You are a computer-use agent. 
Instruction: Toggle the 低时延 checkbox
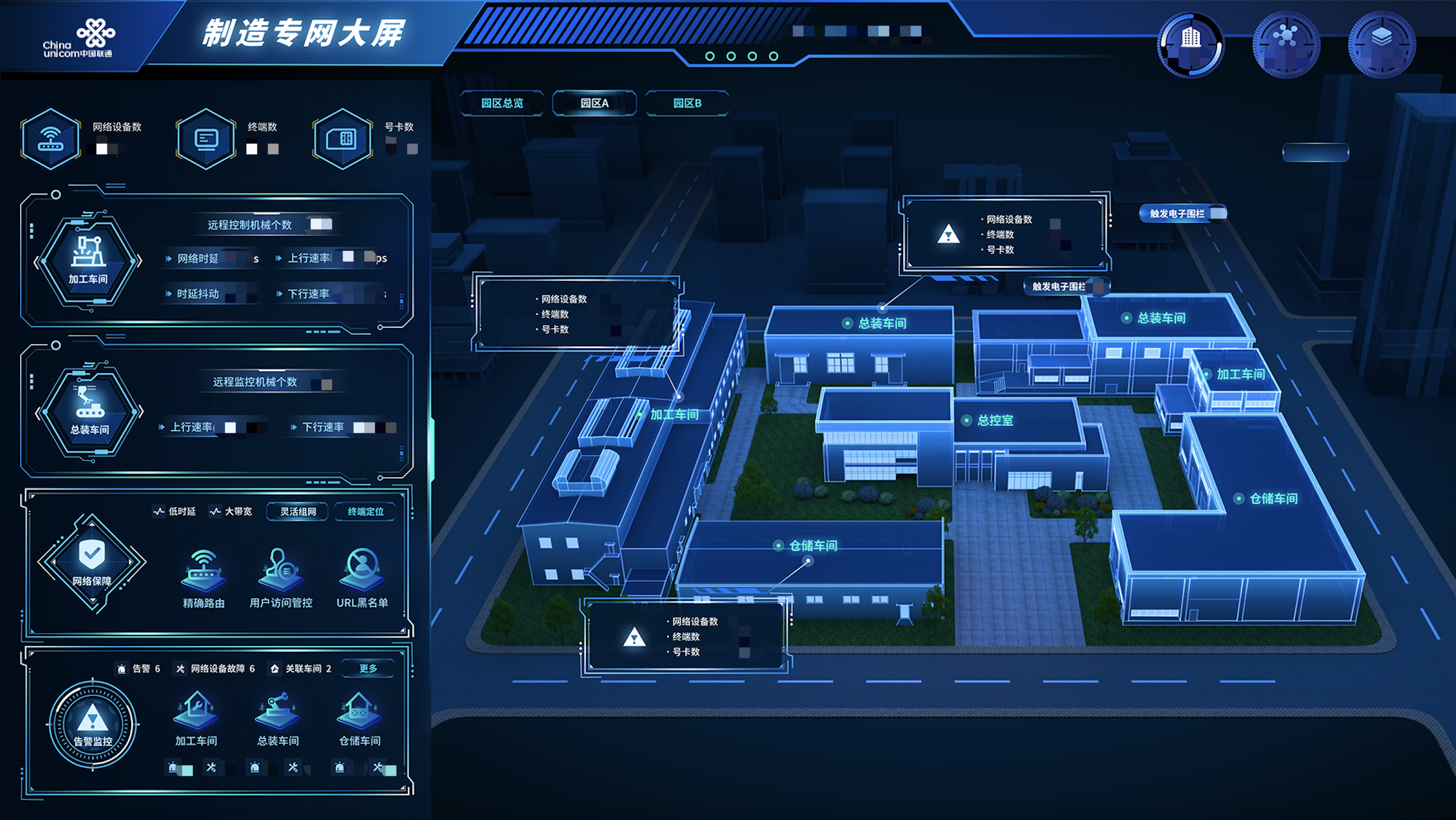157,512
